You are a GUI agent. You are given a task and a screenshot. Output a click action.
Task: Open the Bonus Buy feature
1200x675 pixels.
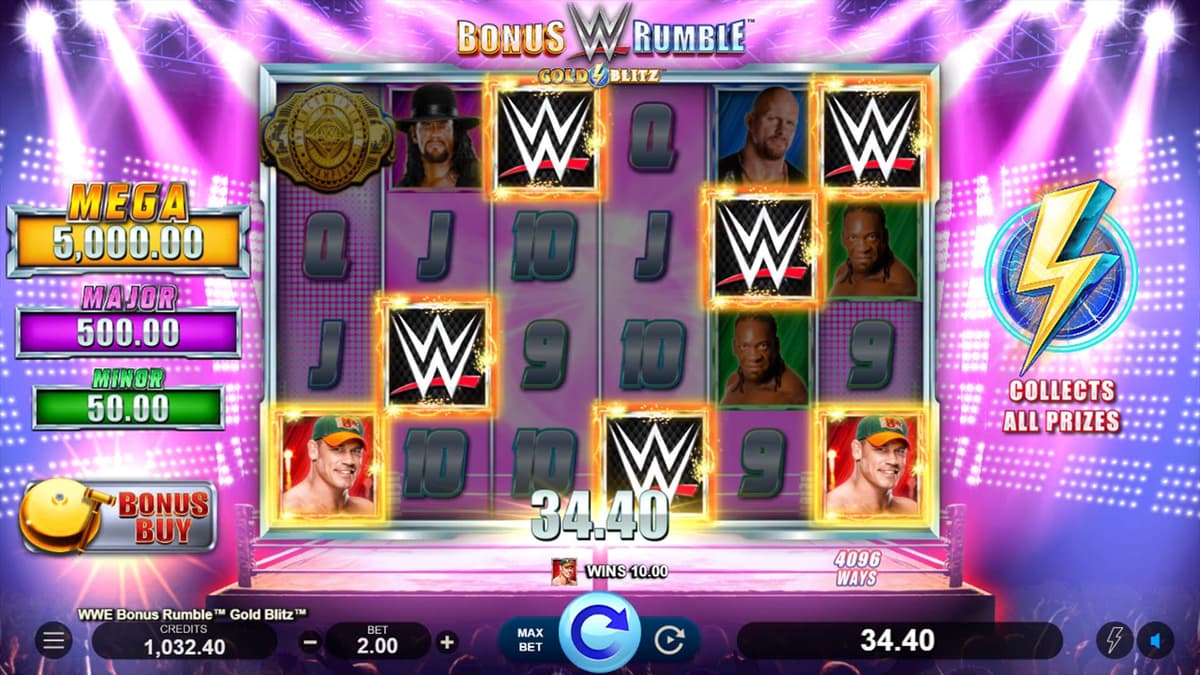click(120, 516)
